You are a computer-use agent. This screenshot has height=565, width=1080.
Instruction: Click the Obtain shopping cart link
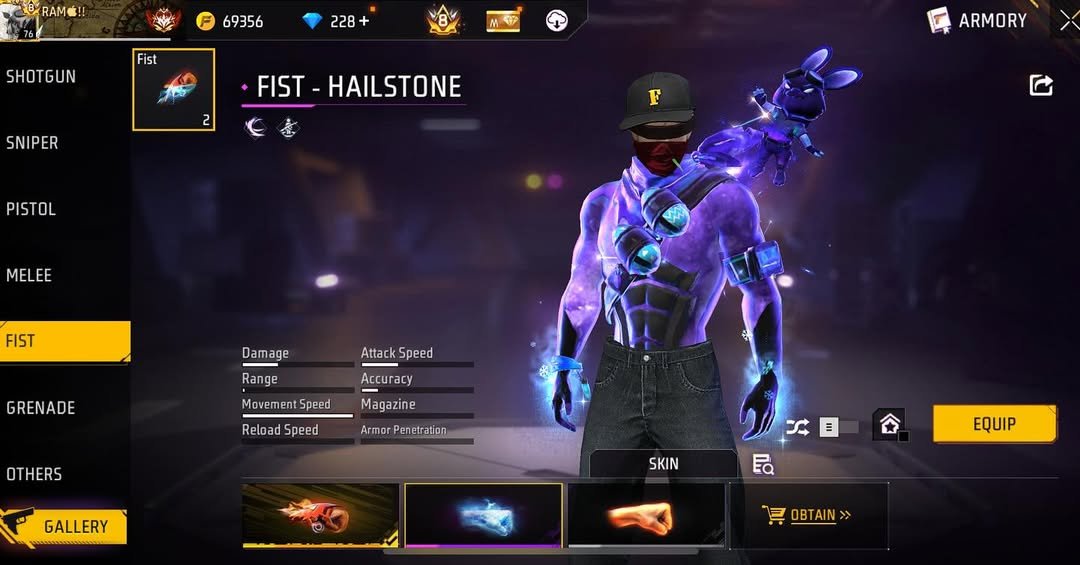808,515
